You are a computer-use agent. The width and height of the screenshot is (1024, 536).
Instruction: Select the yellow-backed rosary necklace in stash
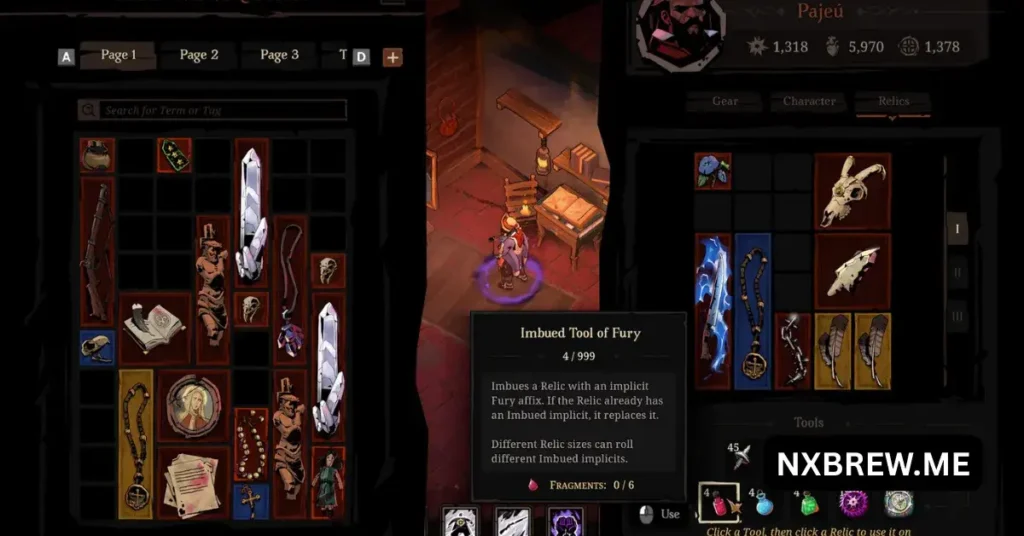[135, 444]
